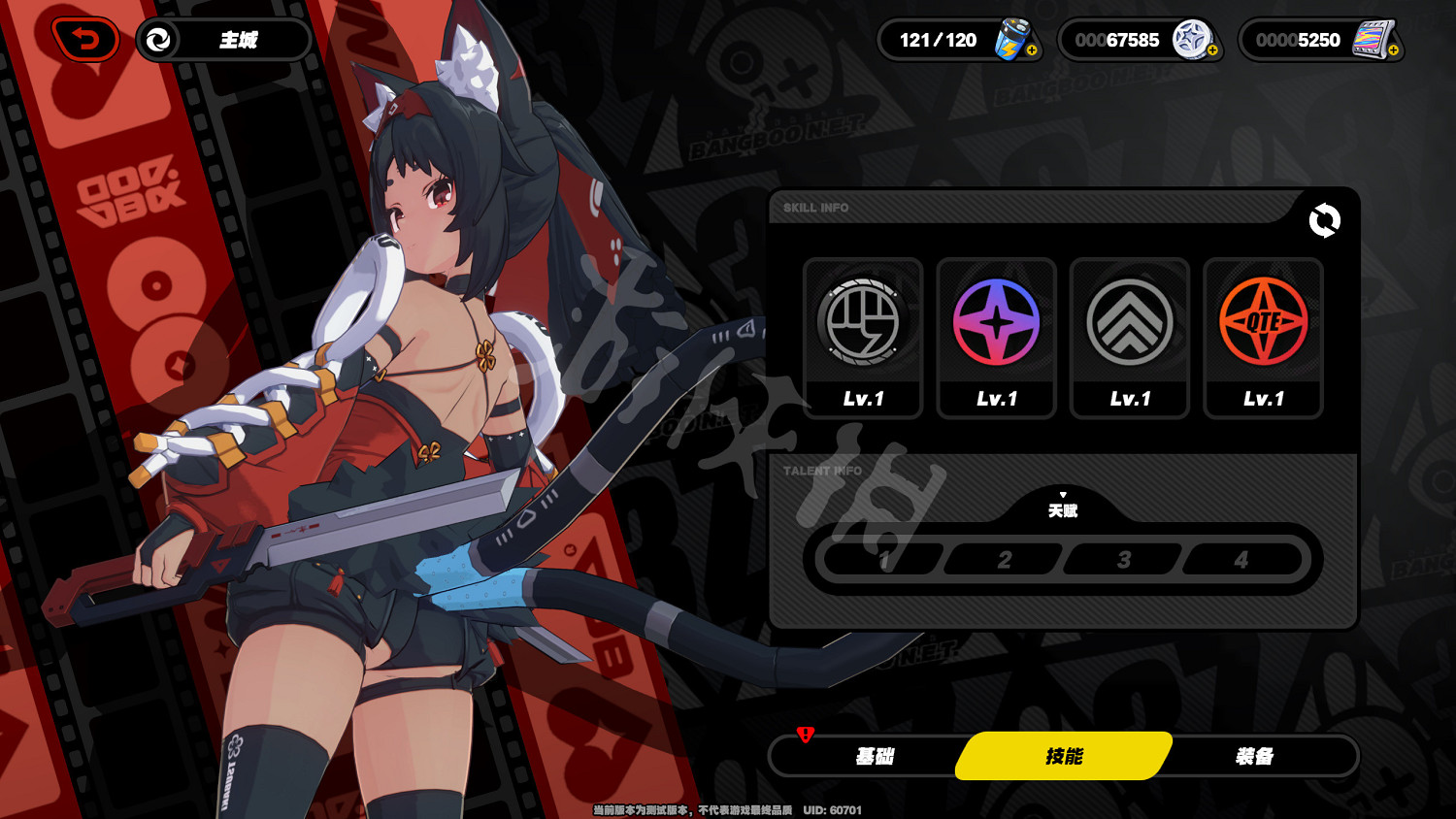Image resolution: width=1456 pixels, height=819 pixels.
Task: Return to 主城 main city
Action: click(x=224, y=40)
